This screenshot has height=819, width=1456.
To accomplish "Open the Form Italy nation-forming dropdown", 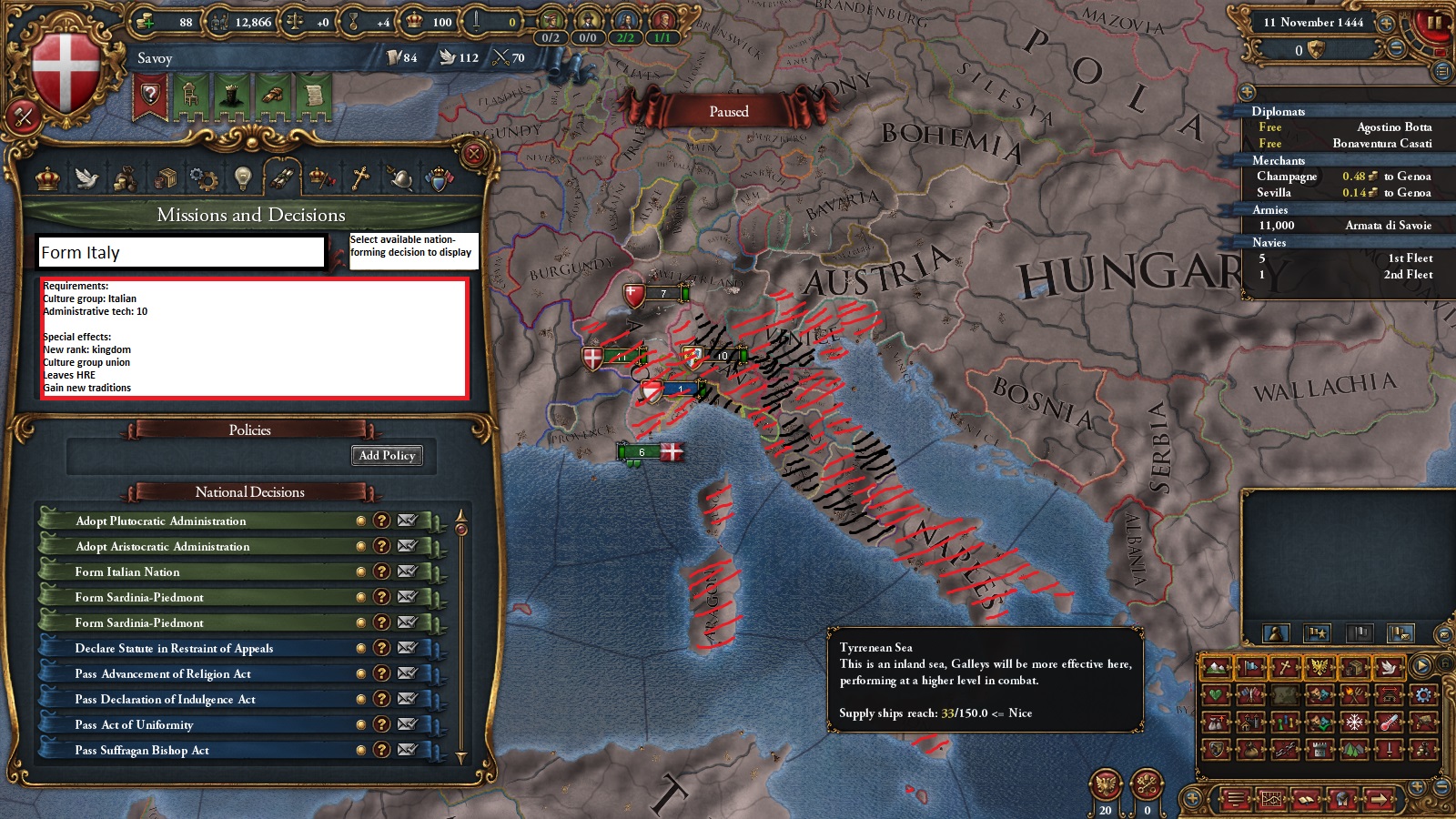I will point(182,253).
